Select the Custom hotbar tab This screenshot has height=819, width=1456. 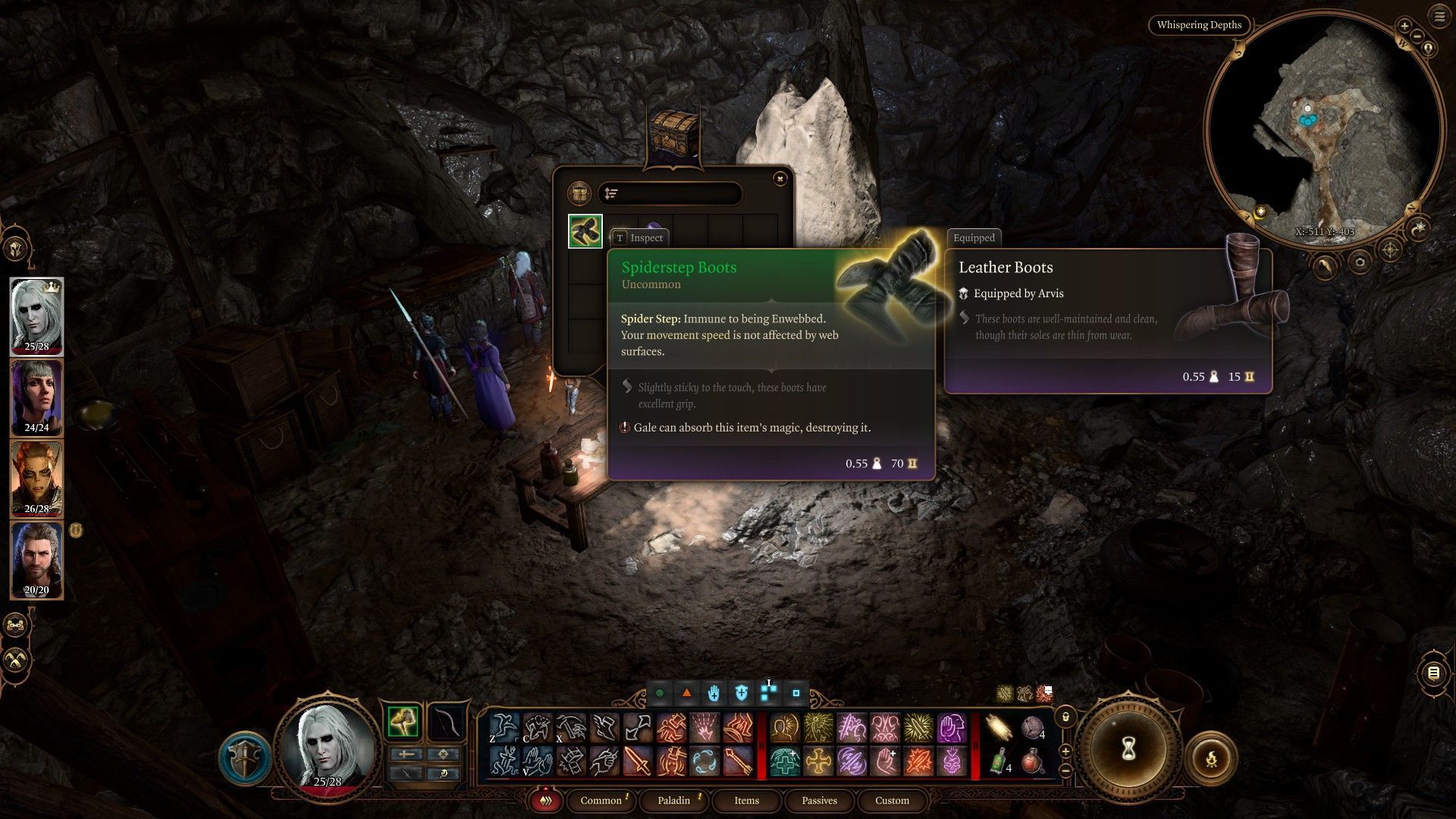tap(892, 800)
